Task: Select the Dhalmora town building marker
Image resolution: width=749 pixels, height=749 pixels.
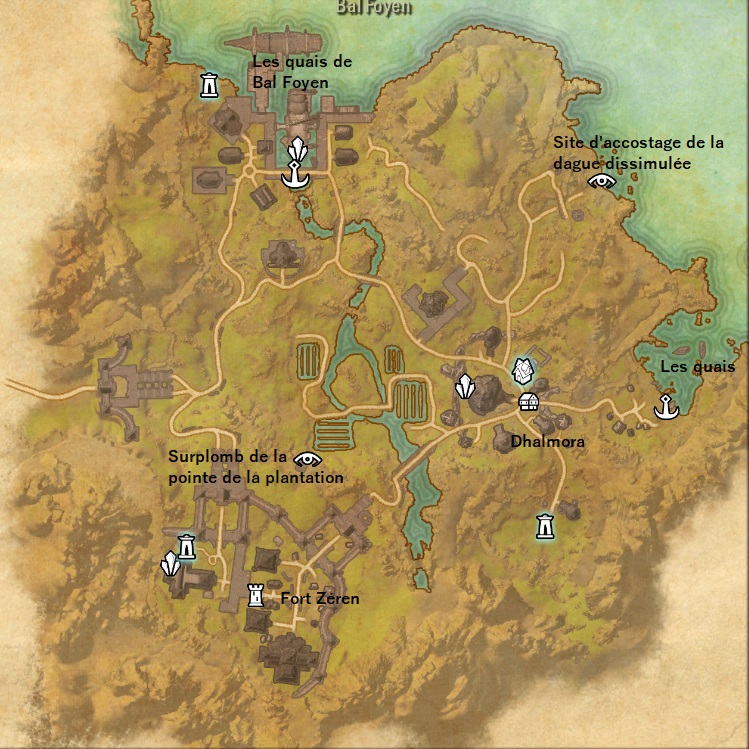Action: tap(529, 401)
